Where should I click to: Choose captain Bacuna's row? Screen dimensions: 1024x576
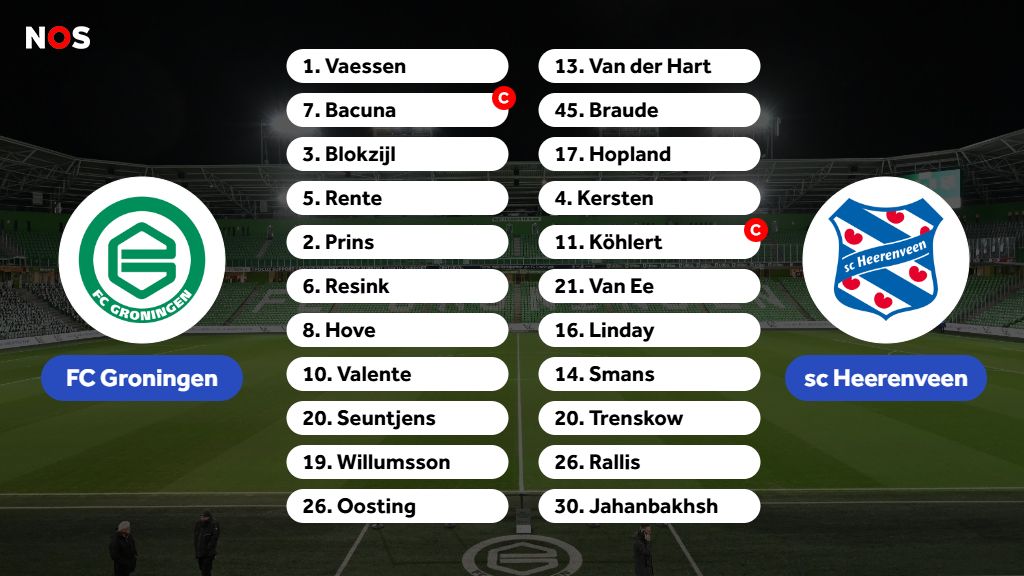(397, 110)
